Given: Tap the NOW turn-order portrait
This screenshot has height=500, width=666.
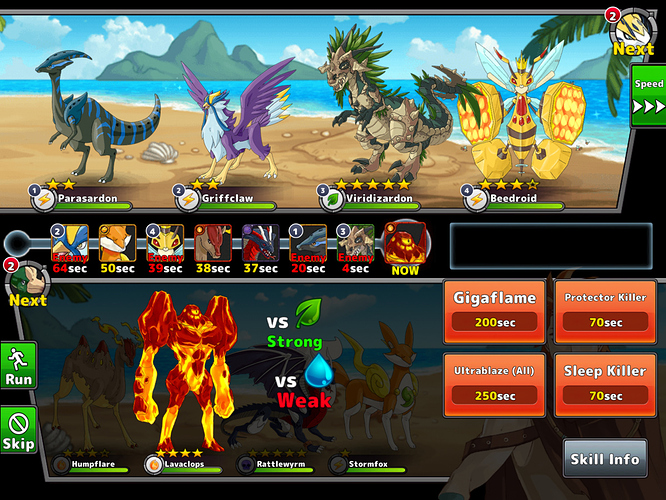Looking at the screenshot, I should 405,248.
